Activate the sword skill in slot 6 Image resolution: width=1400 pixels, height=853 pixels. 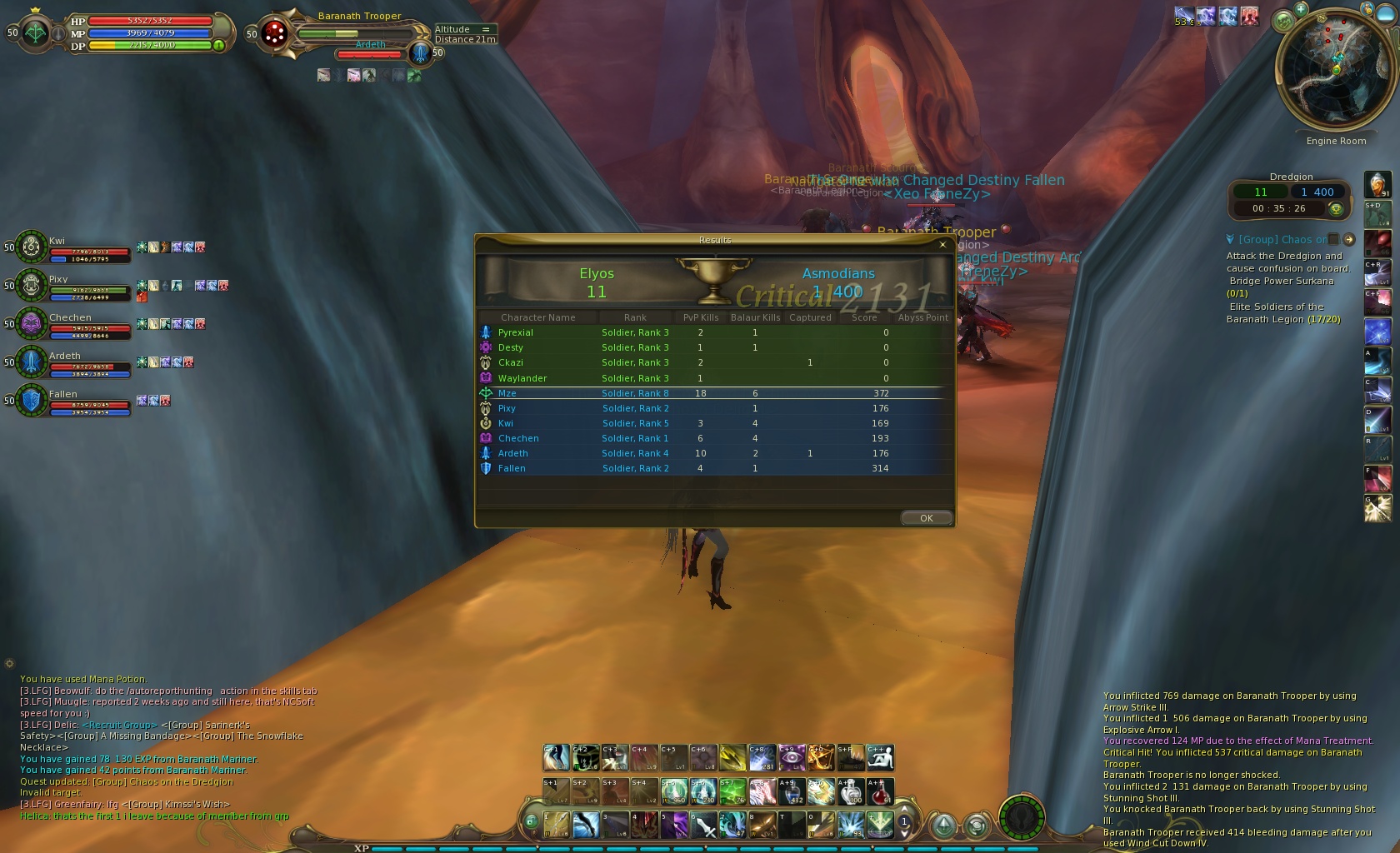tap(705, 825)
